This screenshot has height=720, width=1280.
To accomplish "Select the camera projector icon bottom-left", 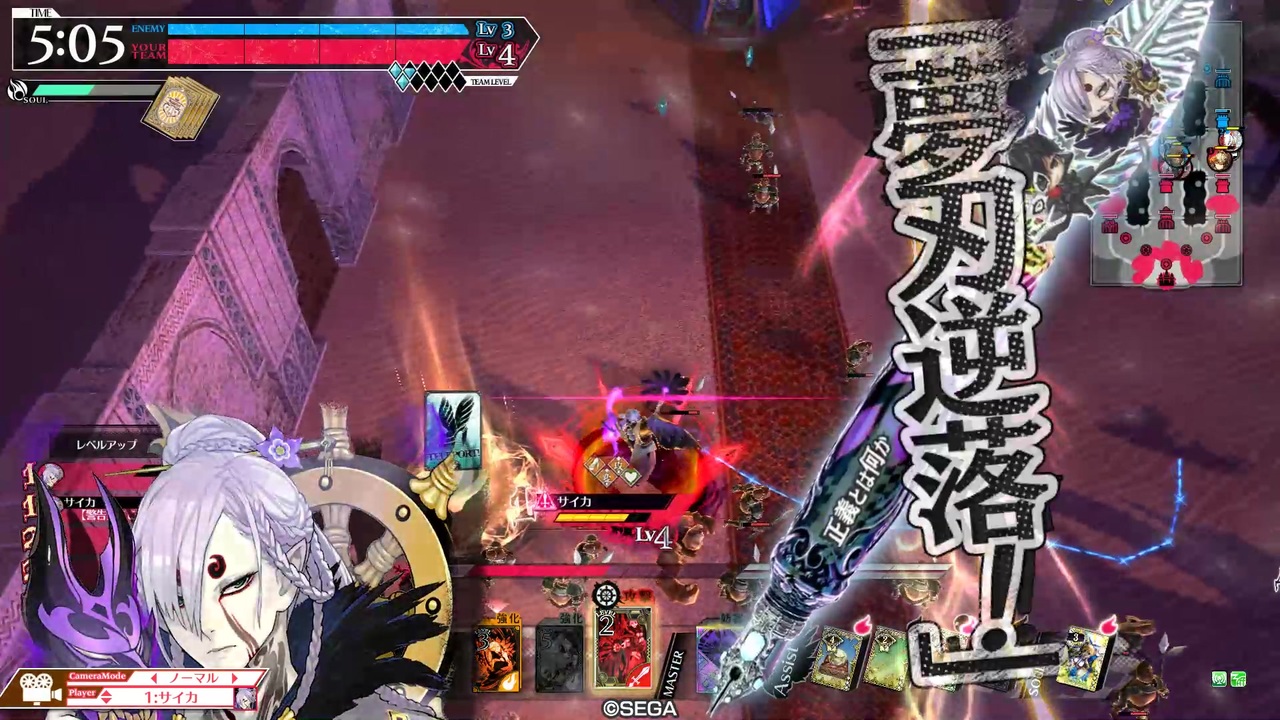I will coord(35,690).
